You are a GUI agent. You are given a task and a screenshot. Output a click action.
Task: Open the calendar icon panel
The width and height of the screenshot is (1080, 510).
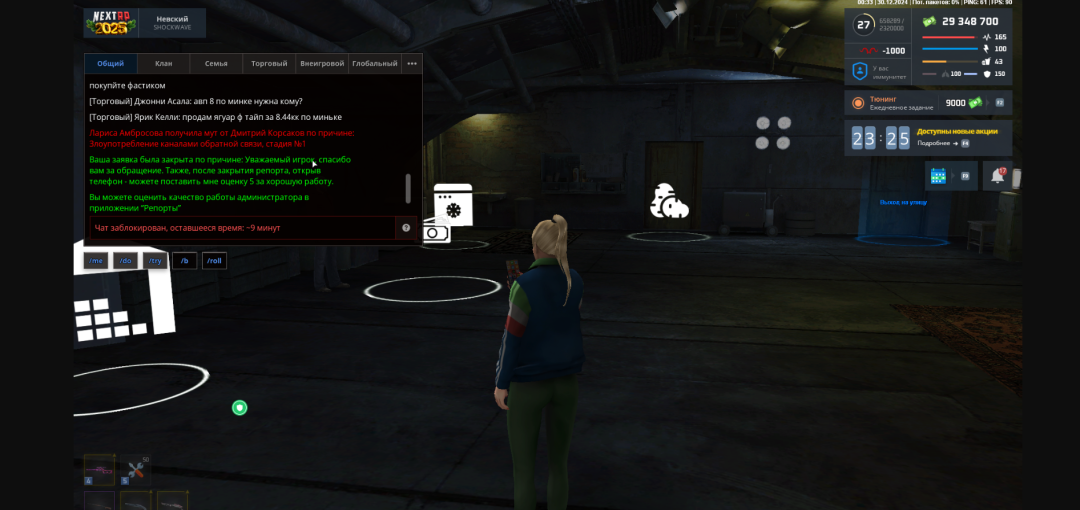(x=938, y=176)
